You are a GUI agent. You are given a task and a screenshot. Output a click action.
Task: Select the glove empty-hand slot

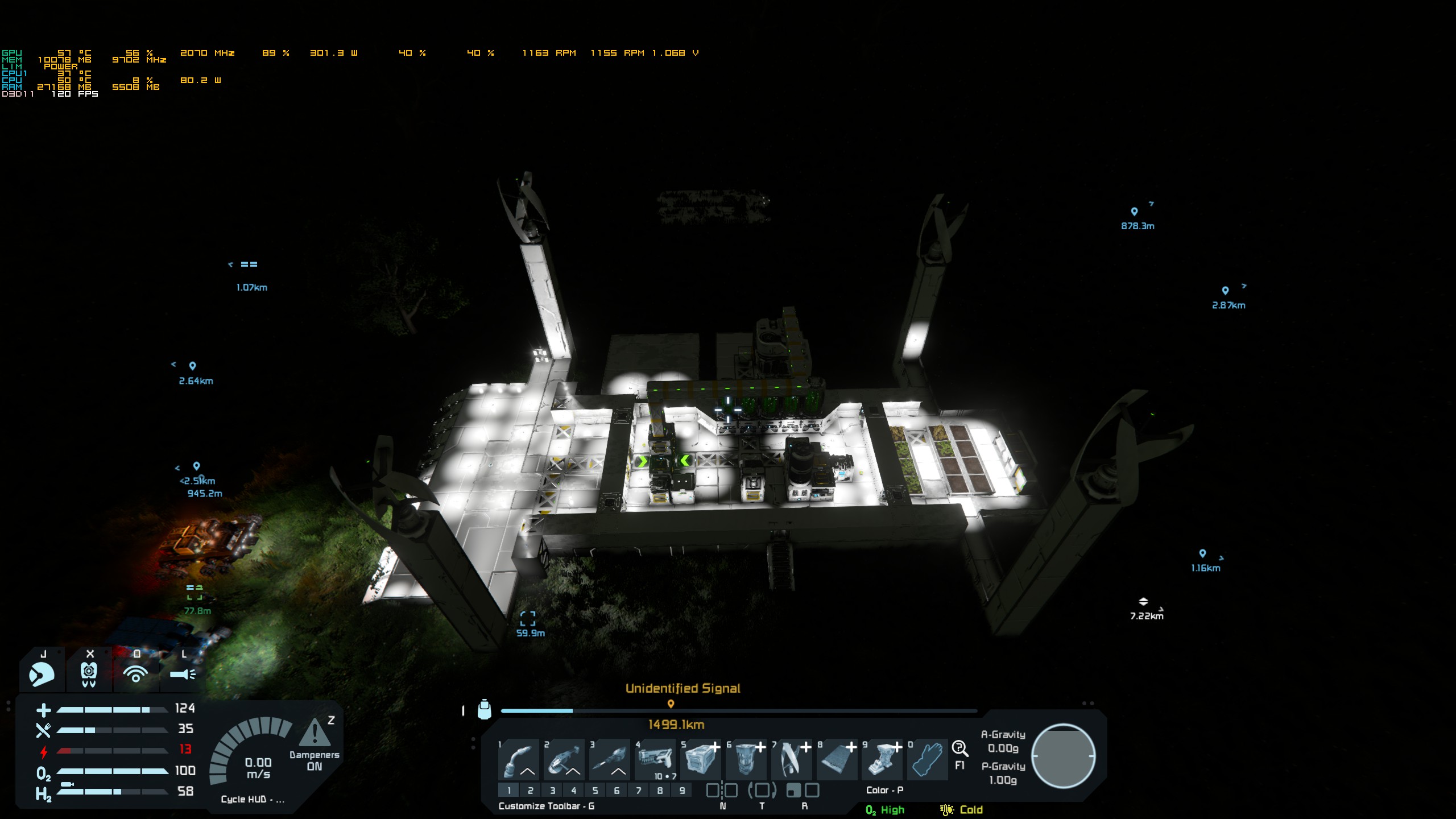pos(927,760)
